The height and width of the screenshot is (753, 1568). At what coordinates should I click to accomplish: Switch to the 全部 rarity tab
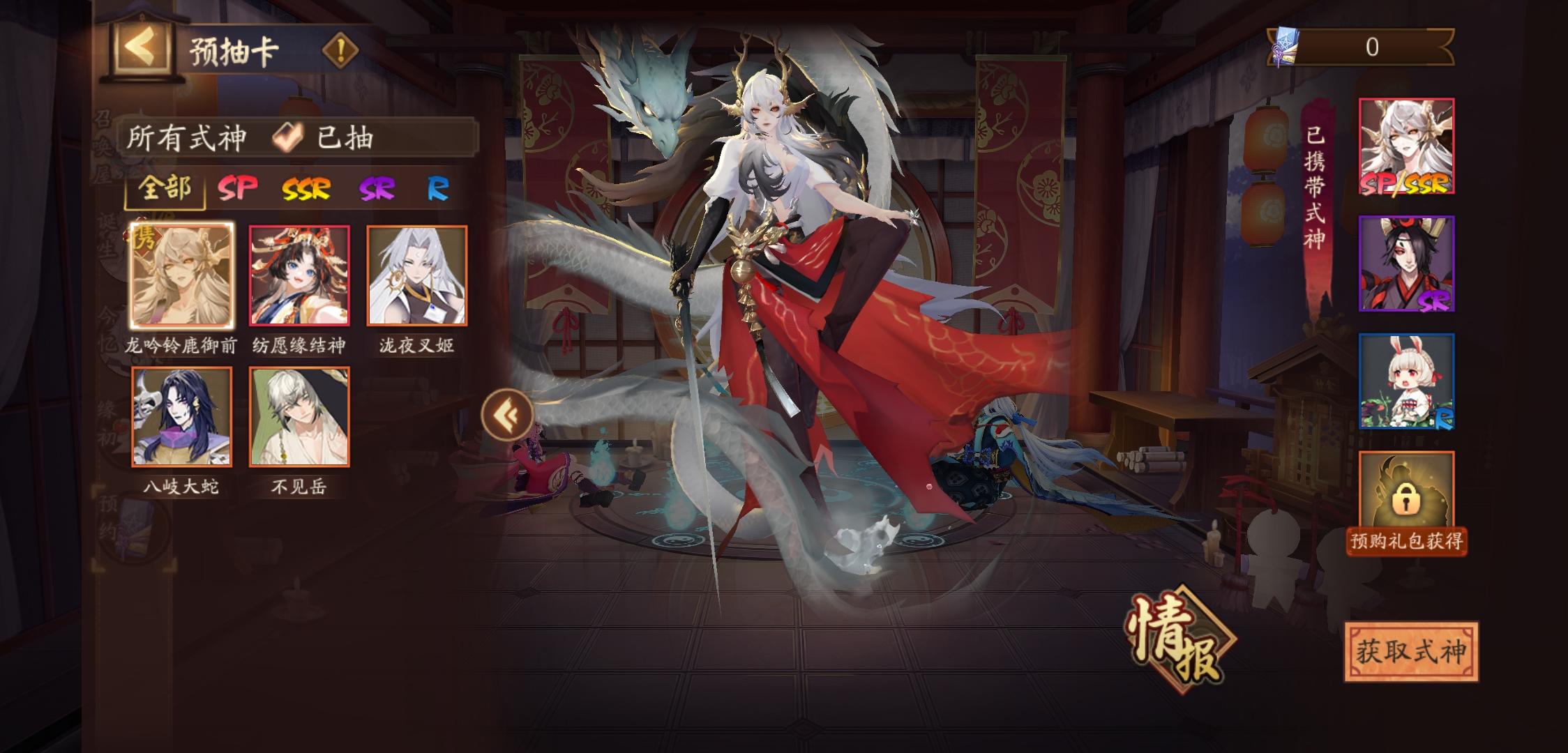pyautogui.click(x=163, y=189)
